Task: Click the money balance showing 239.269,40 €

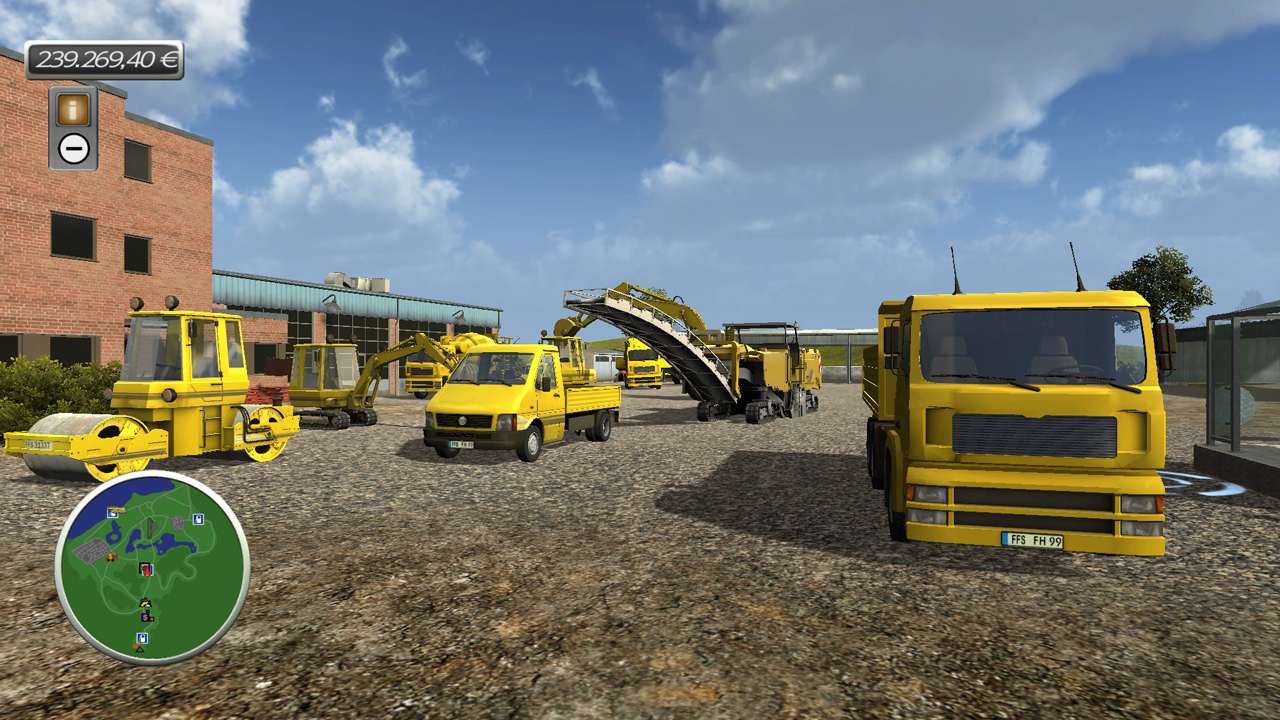Action: (x=105, y=60)
